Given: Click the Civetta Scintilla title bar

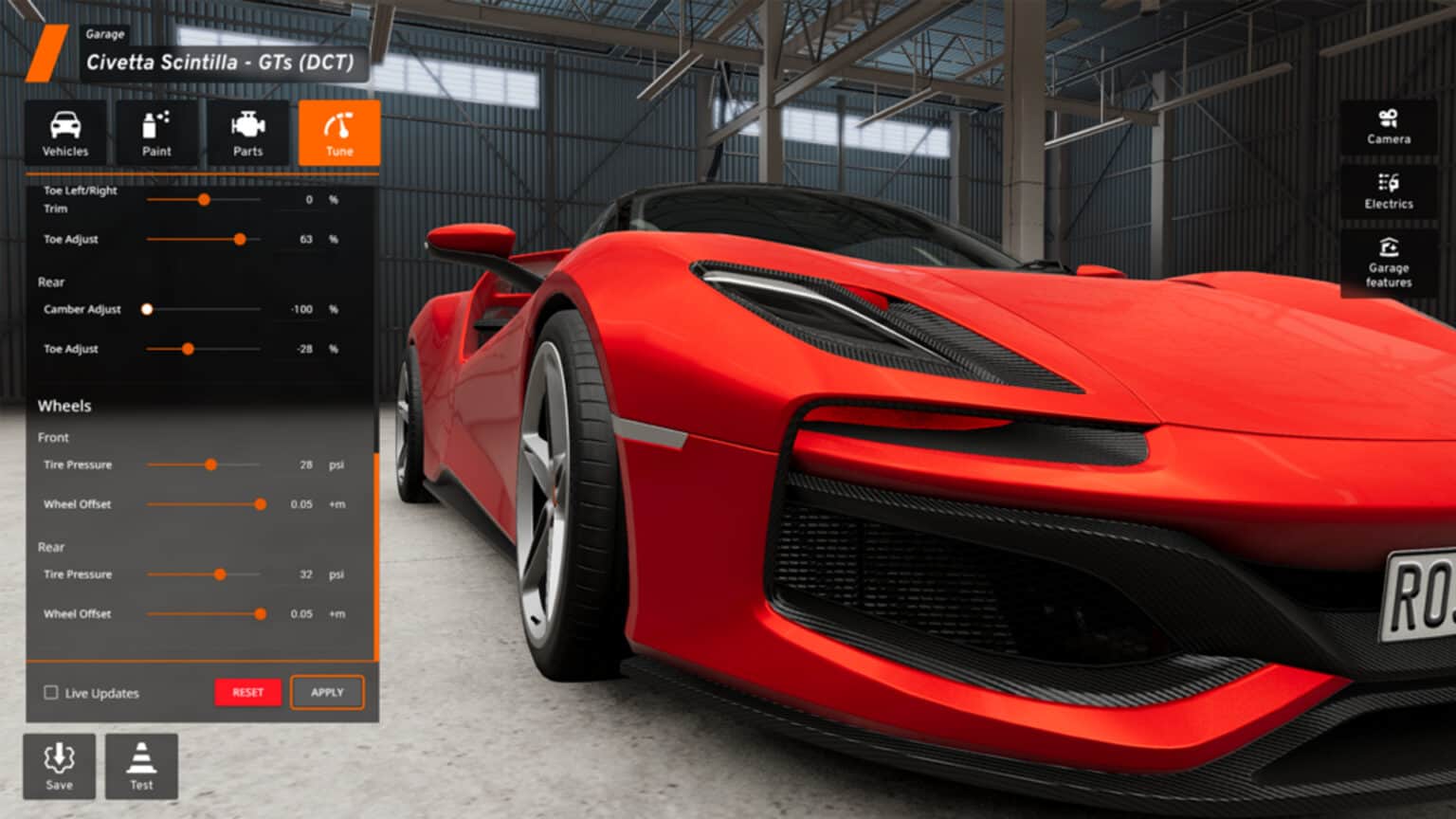Looking at the screenshot, I should coord(220,64).
